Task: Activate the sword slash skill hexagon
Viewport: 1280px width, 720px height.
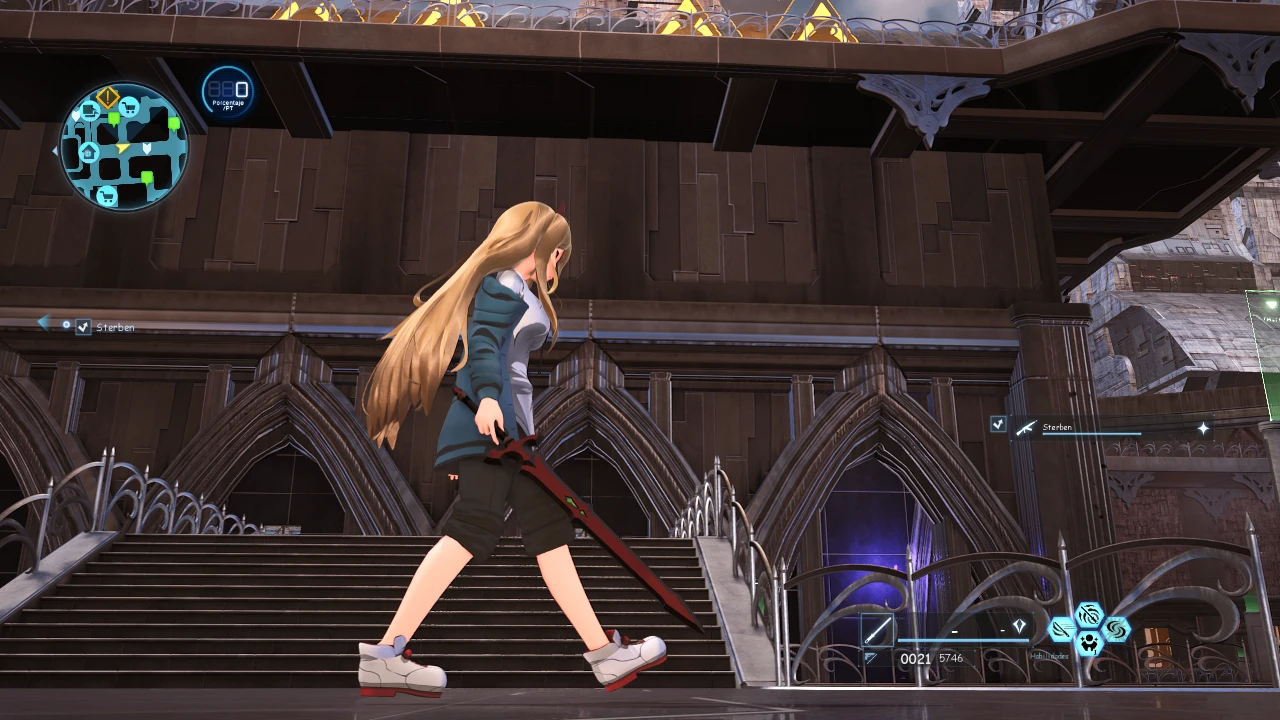Action: [x=1062, y=629]
